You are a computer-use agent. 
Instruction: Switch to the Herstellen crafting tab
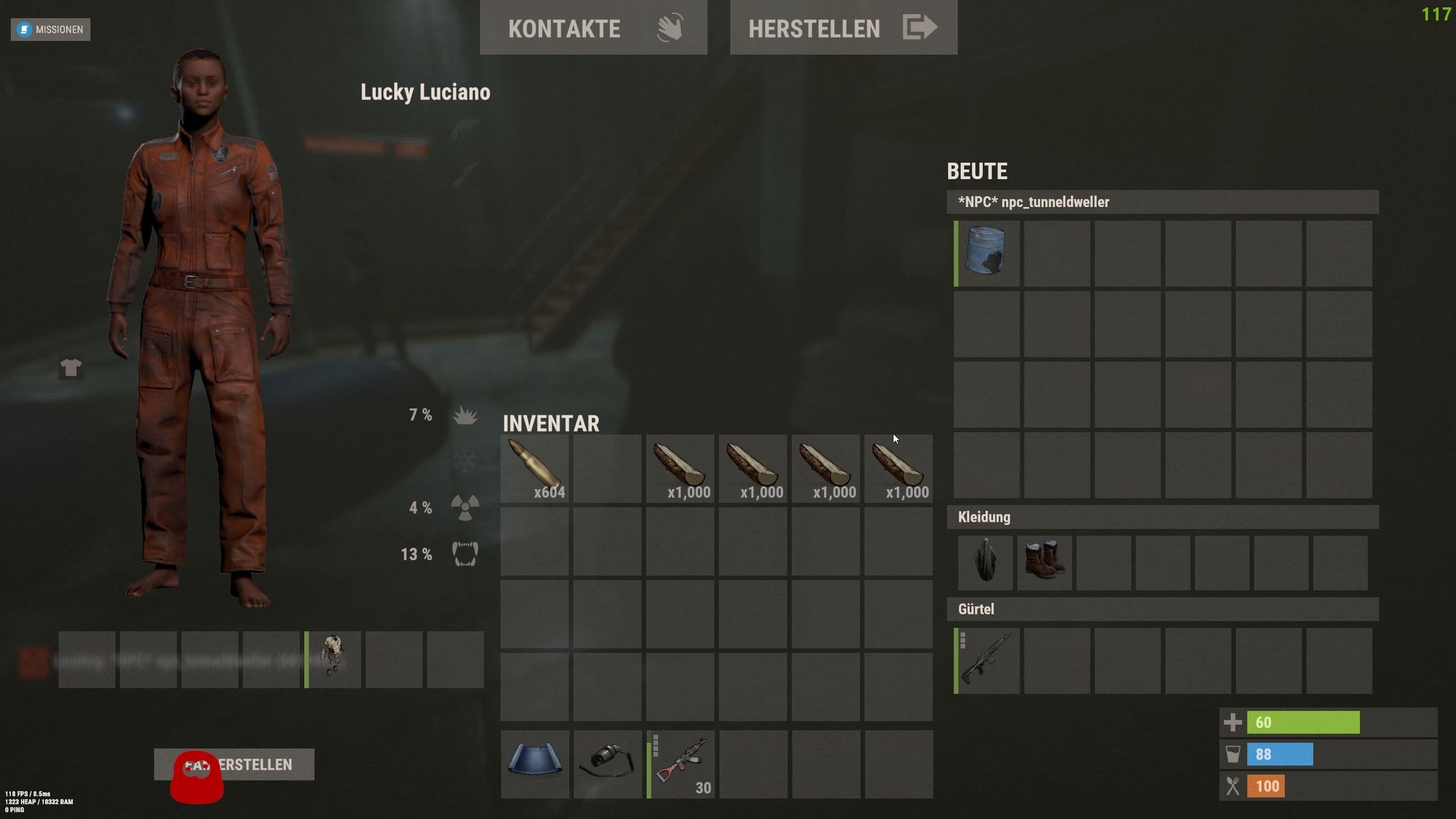[843, 28]
